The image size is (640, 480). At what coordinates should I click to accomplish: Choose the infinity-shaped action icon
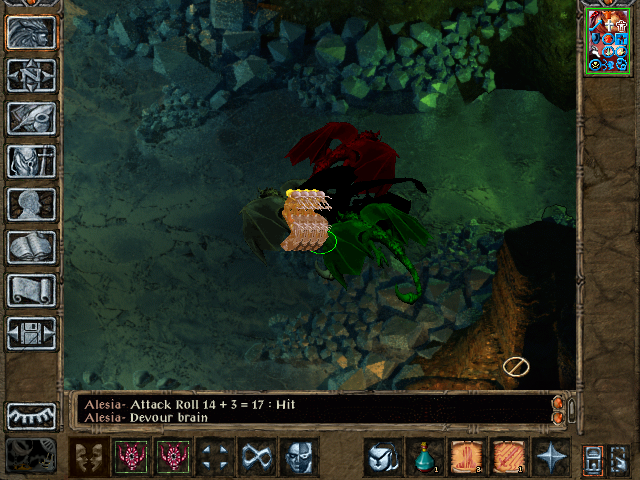coord(257,457)
